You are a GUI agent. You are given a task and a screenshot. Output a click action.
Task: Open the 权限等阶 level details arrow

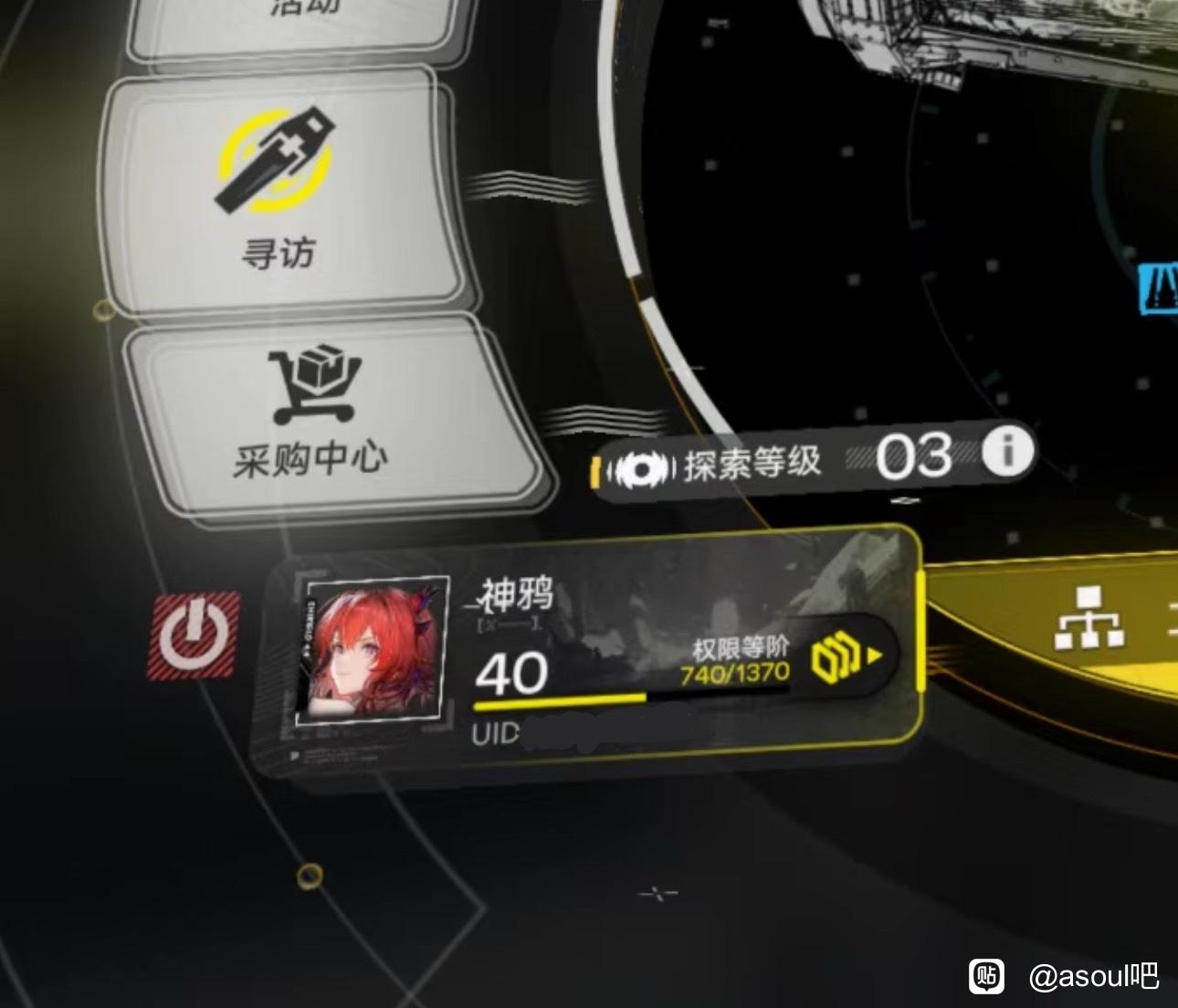point(849,656)
